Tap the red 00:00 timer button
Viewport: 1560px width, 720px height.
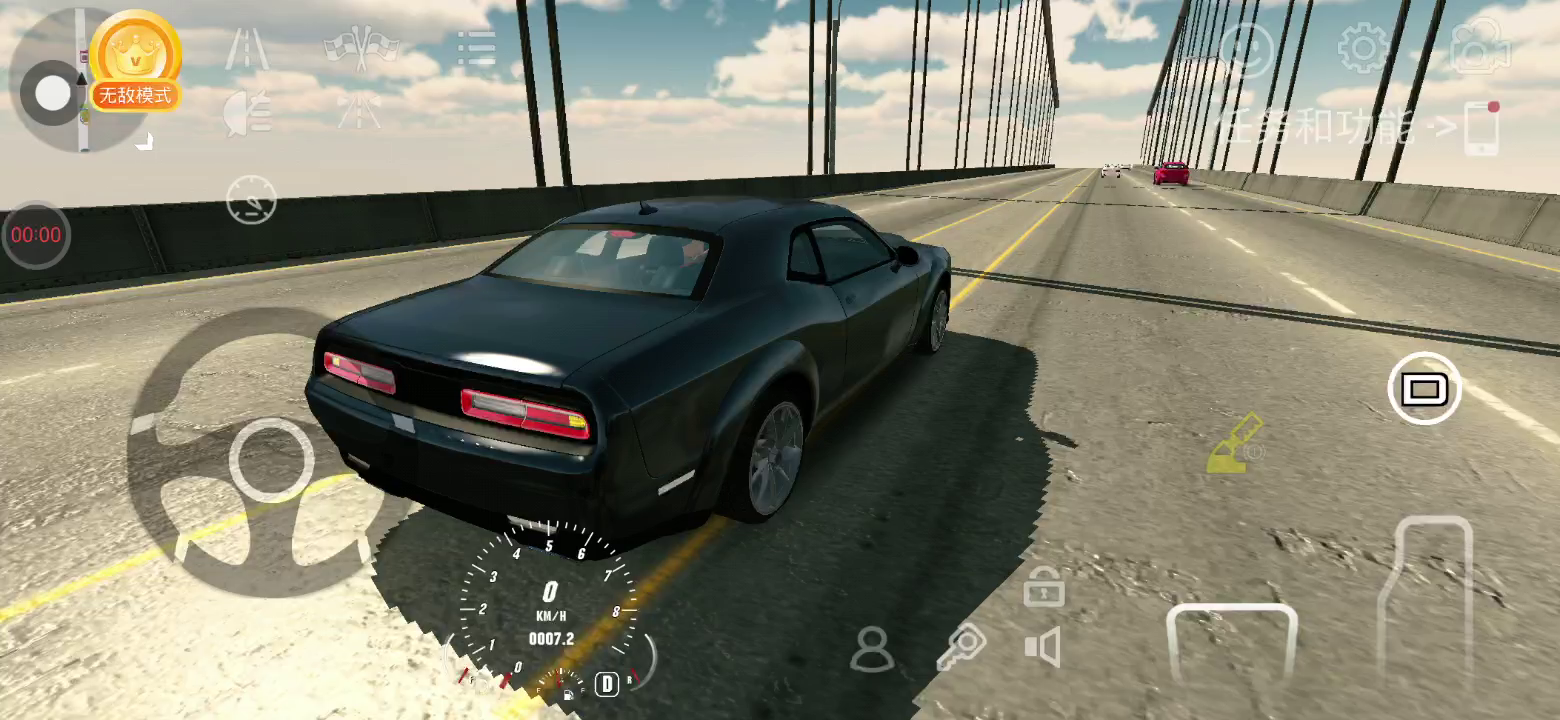(36, 235)
